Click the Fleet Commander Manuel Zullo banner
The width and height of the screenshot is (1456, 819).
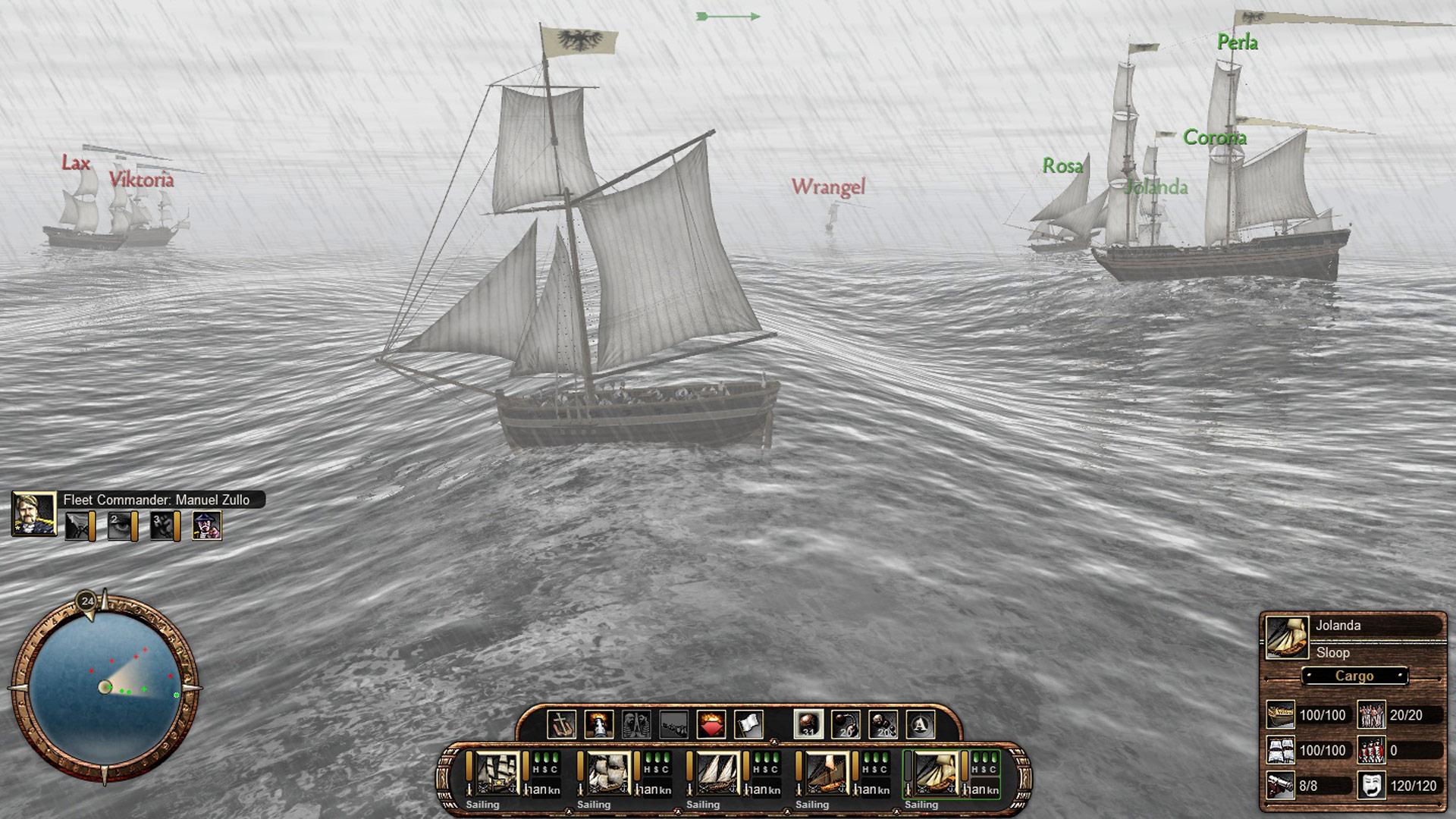(x=159, y=500)
